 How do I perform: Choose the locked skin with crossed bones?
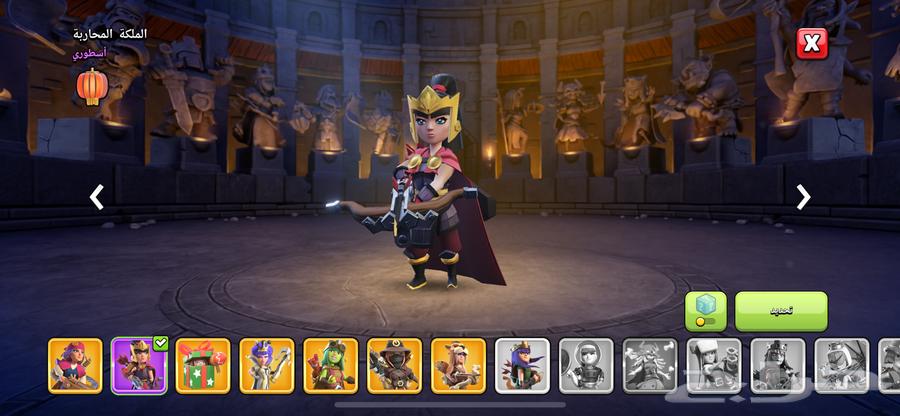(651, 365)
